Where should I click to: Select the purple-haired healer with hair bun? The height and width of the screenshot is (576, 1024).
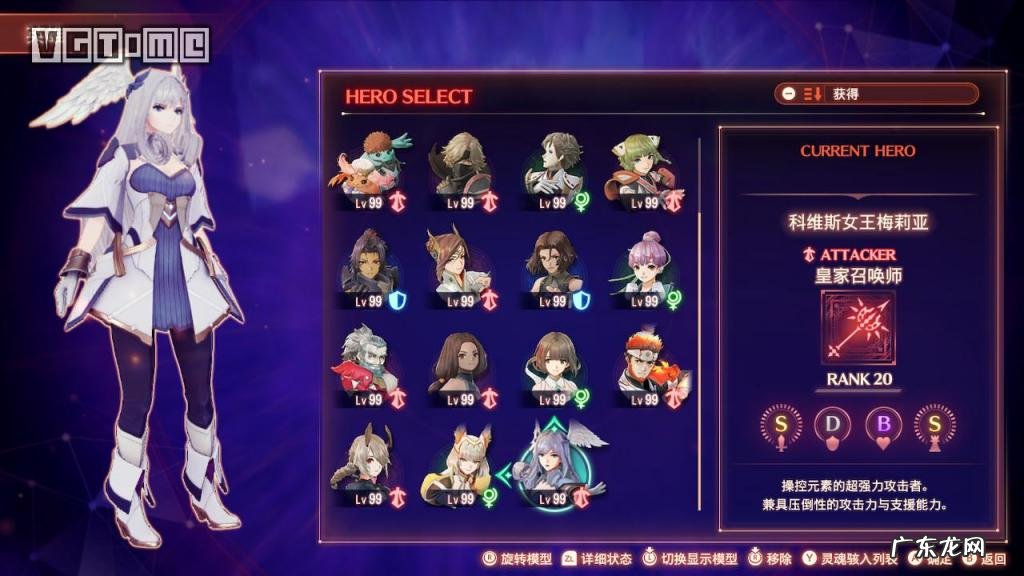(642, 264)
